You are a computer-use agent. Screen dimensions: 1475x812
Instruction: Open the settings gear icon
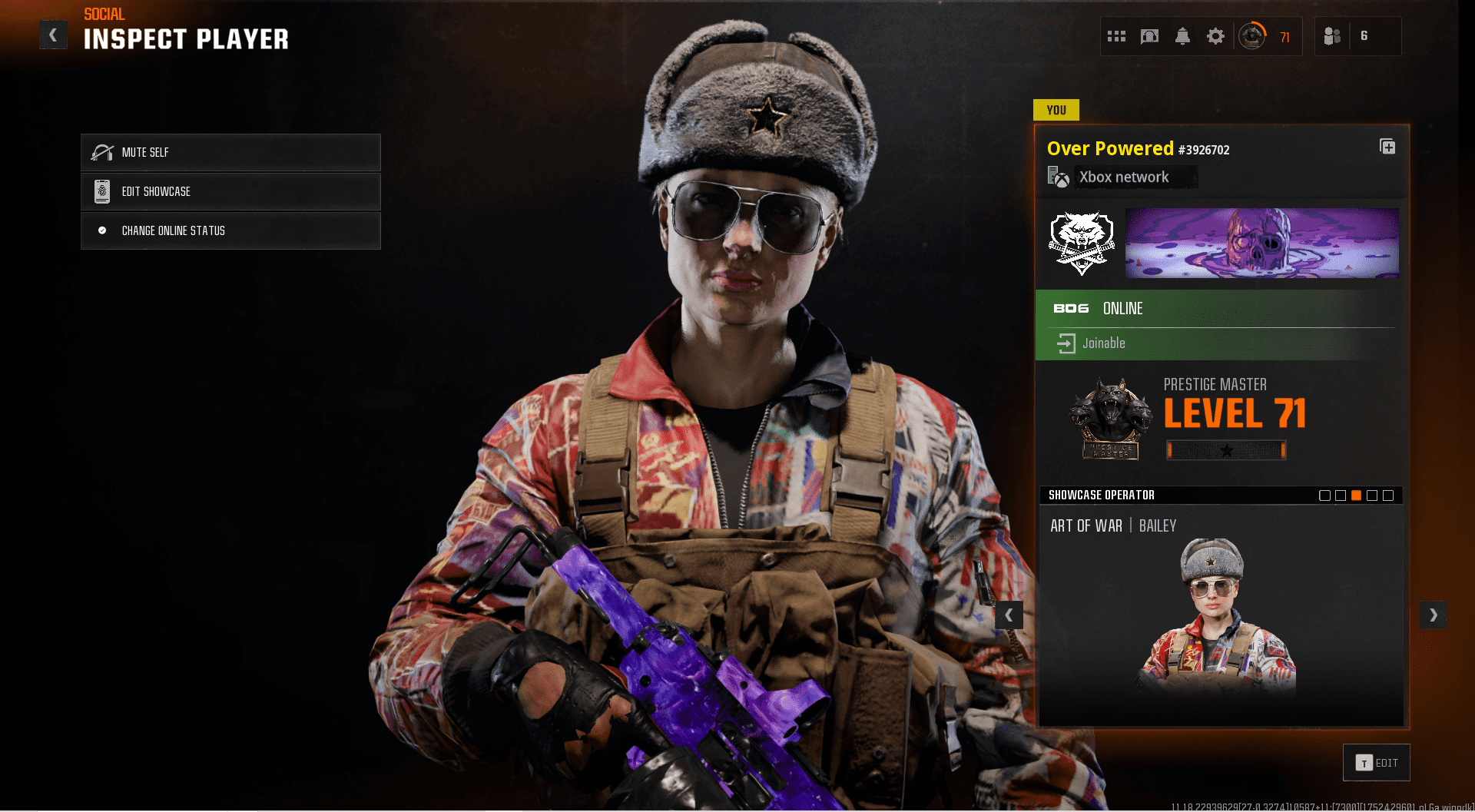1215,35
